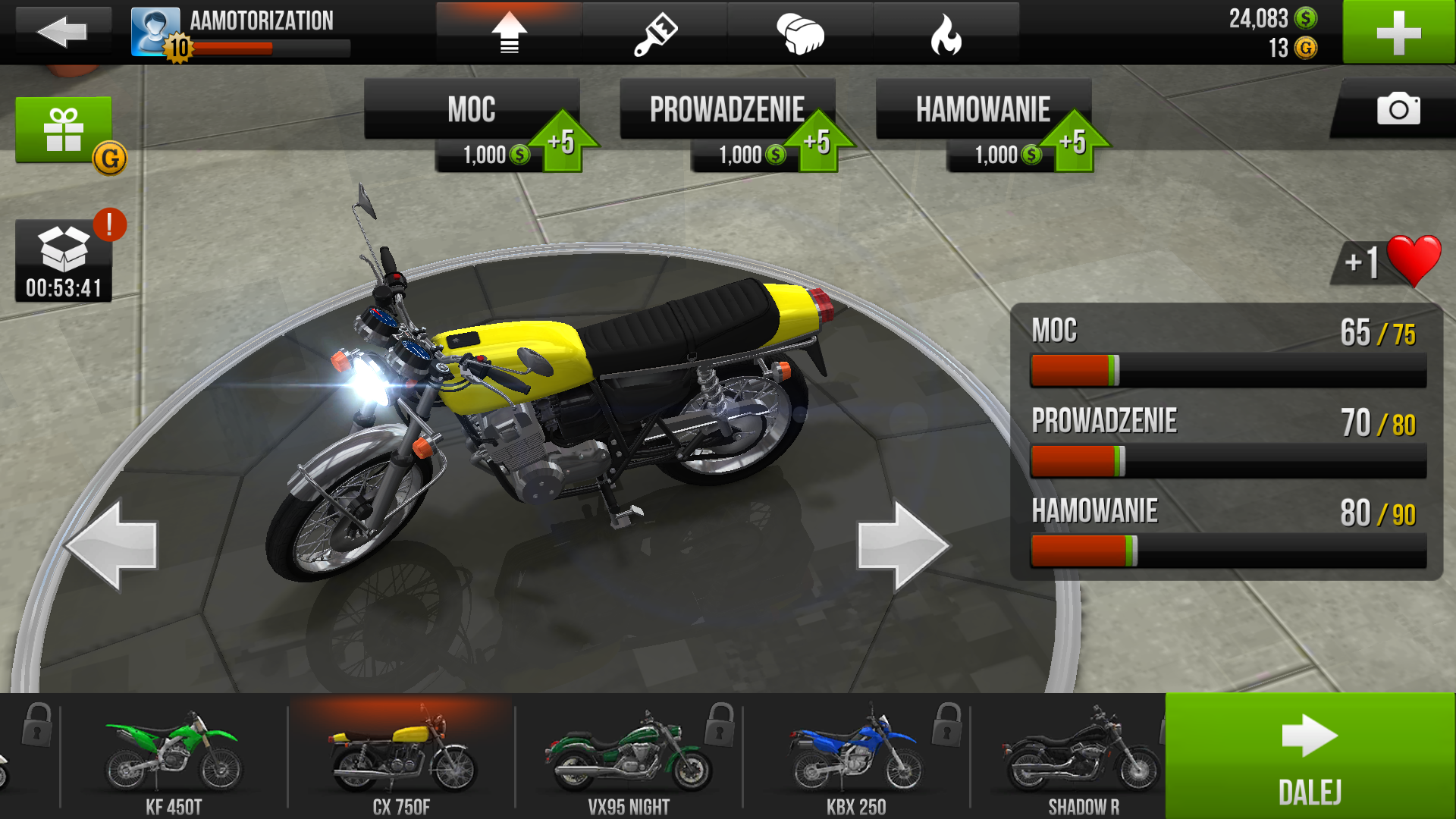
Task: Add currency with the green plus button
Action: [1398, 33]
